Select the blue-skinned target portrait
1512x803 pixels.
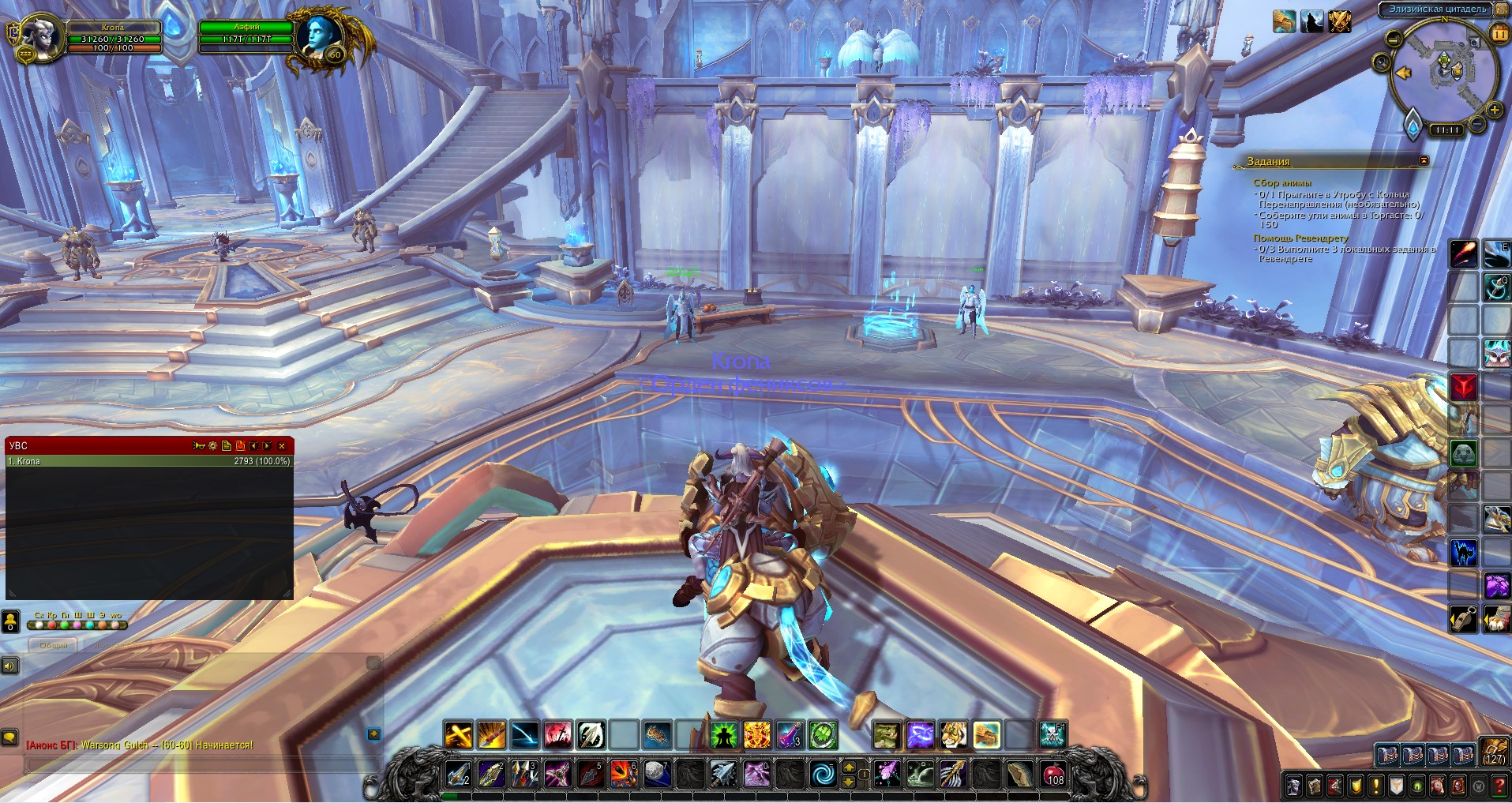click(322, 36)
